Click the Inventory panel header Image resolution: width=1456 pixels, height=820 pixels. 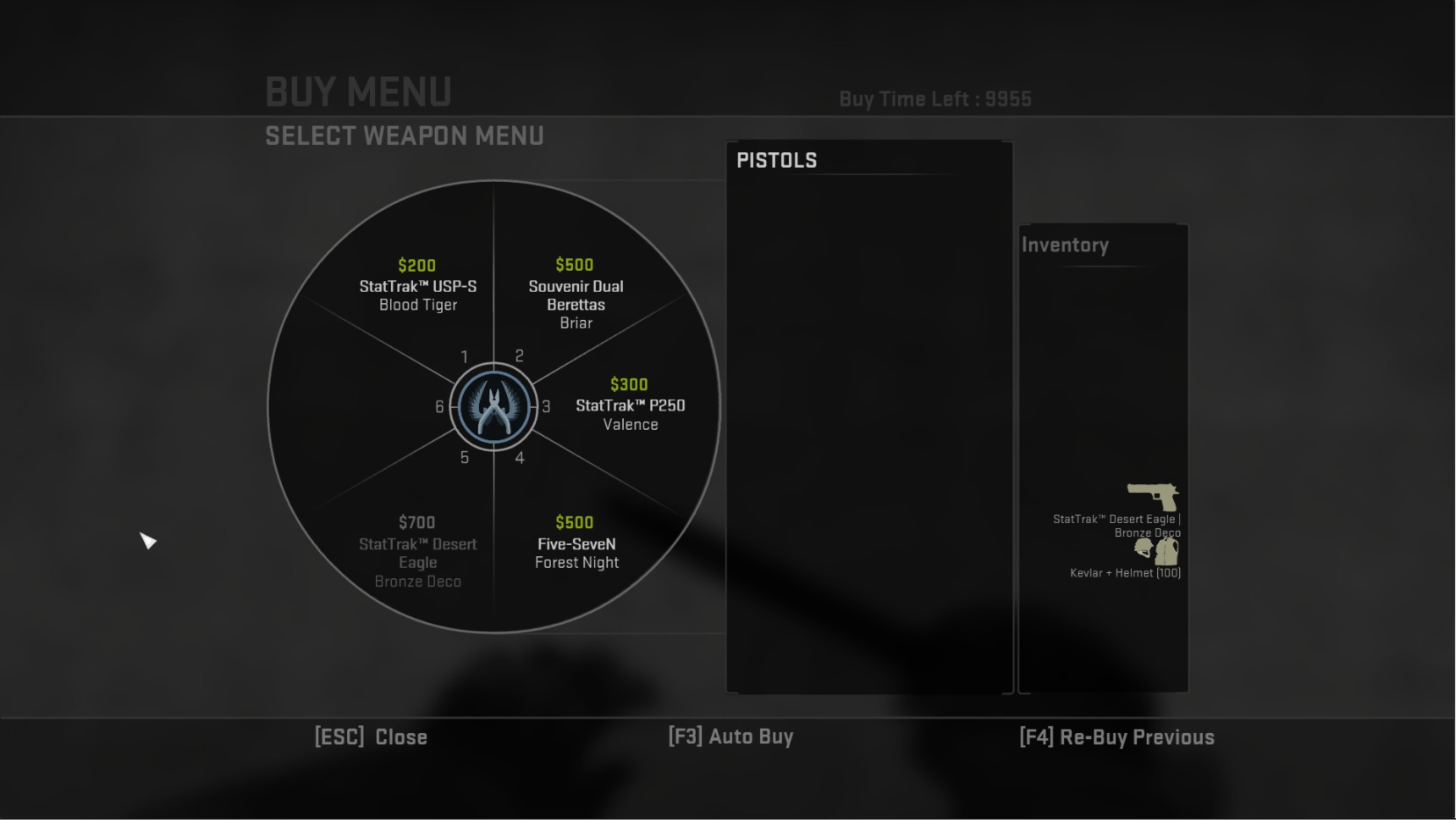[x=1066, y=245]
